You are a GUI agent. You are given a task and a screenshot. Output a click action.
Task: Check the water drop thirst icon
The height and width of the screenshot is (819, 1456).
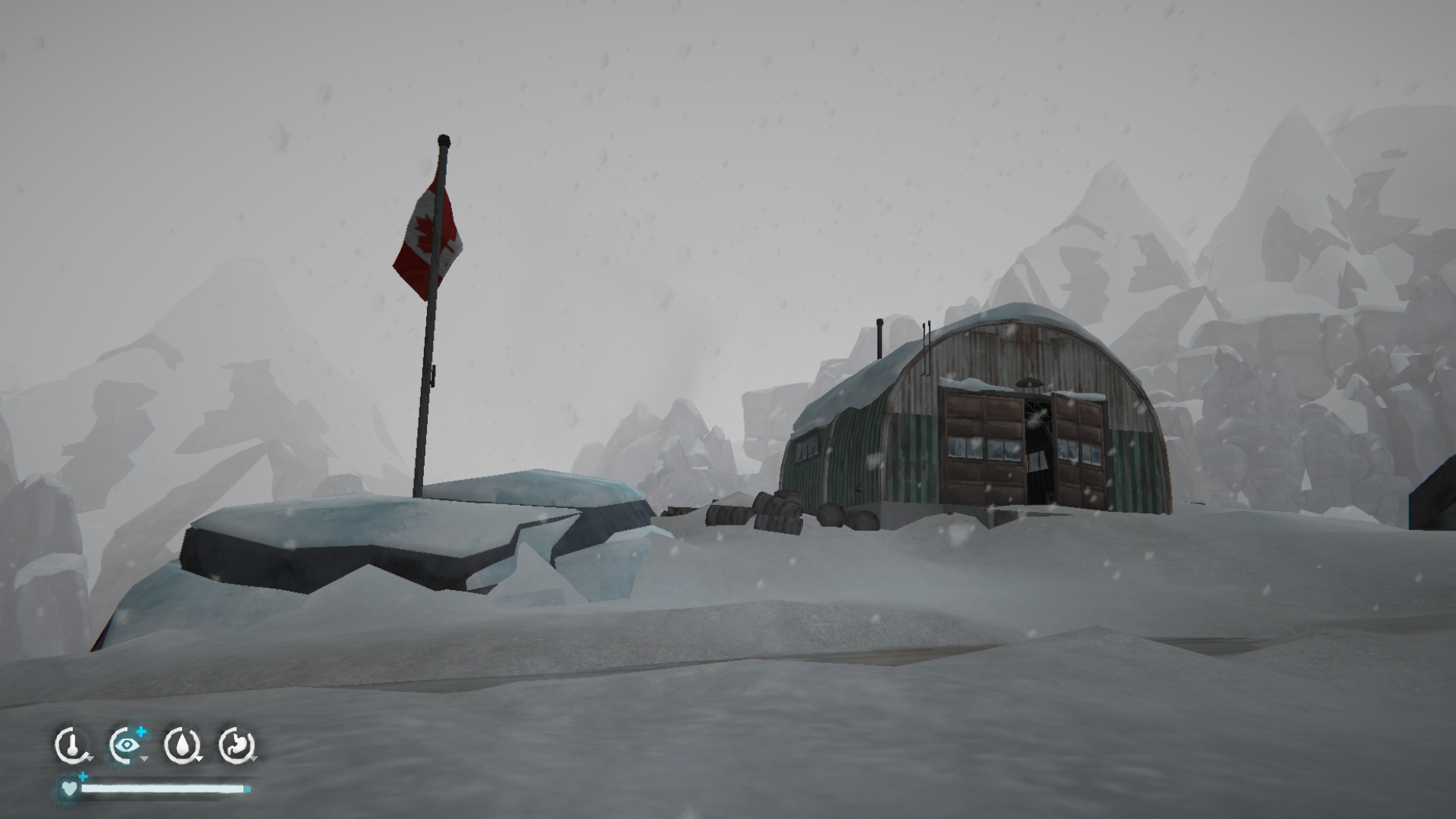[x=181, y=745]
